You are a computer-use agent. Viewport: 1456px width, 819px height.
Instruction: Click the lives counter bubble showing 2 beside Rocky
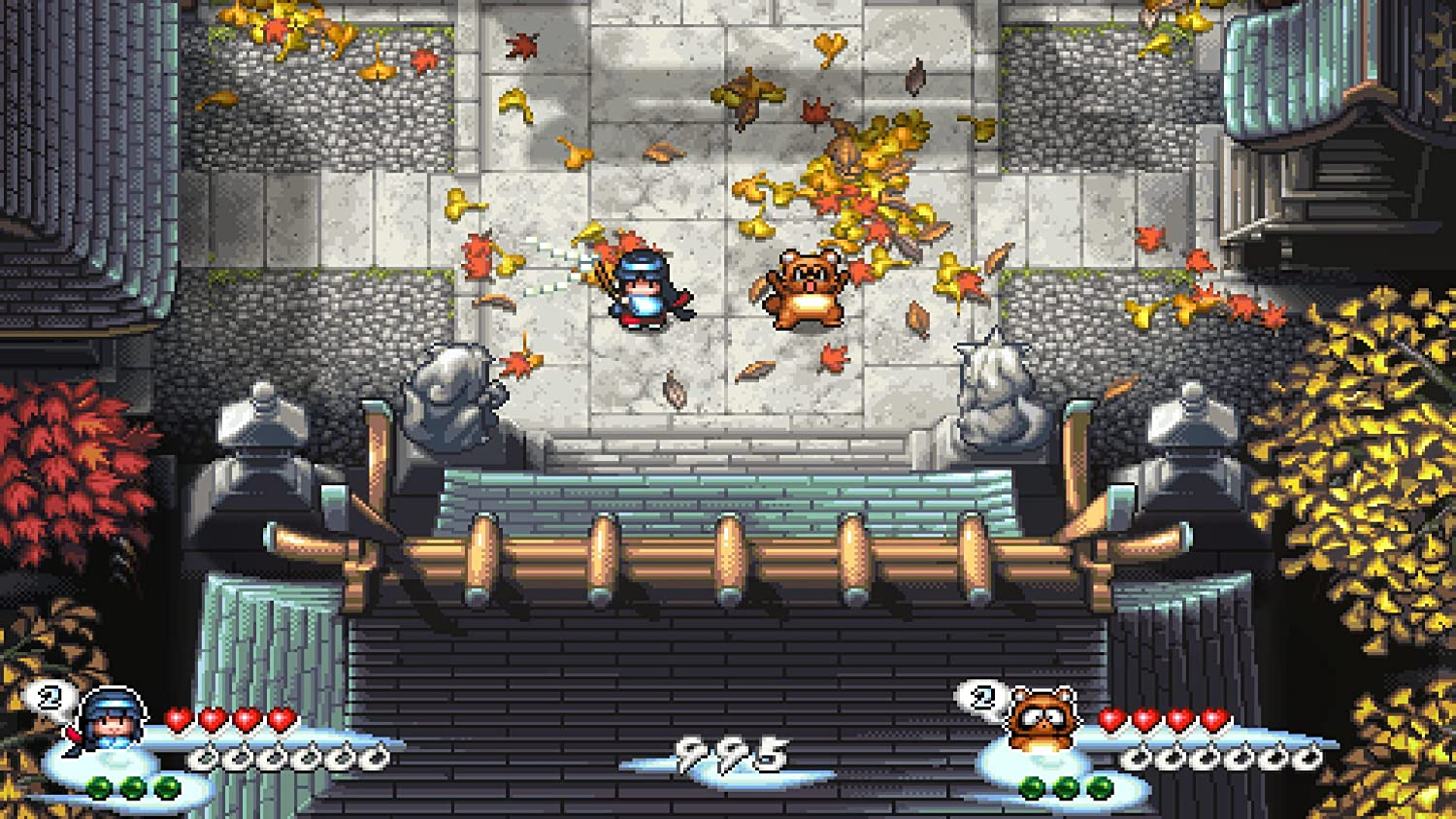pos(984,695)
